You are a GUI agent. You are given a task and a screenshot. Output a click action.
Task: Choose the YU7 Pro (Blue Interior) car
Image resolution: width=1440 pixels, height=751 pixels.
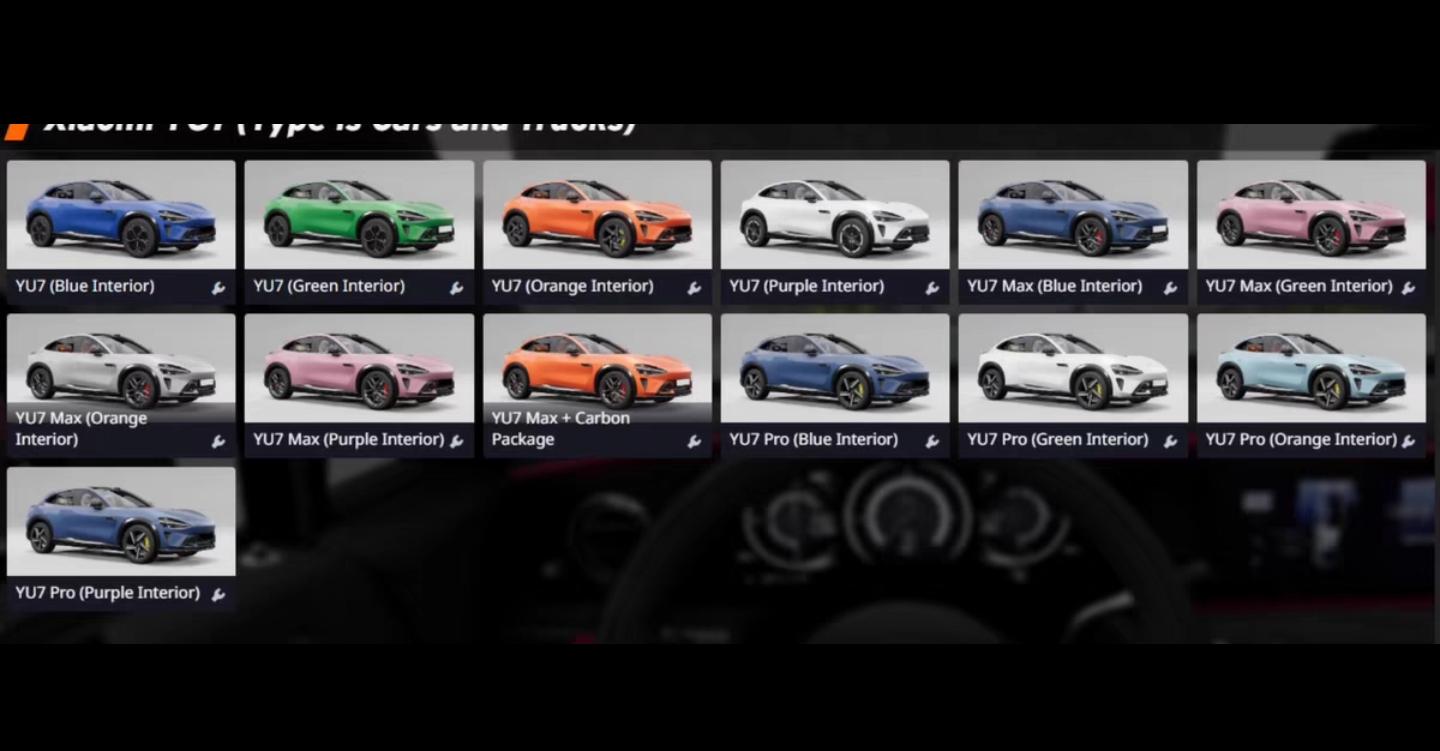835,369
